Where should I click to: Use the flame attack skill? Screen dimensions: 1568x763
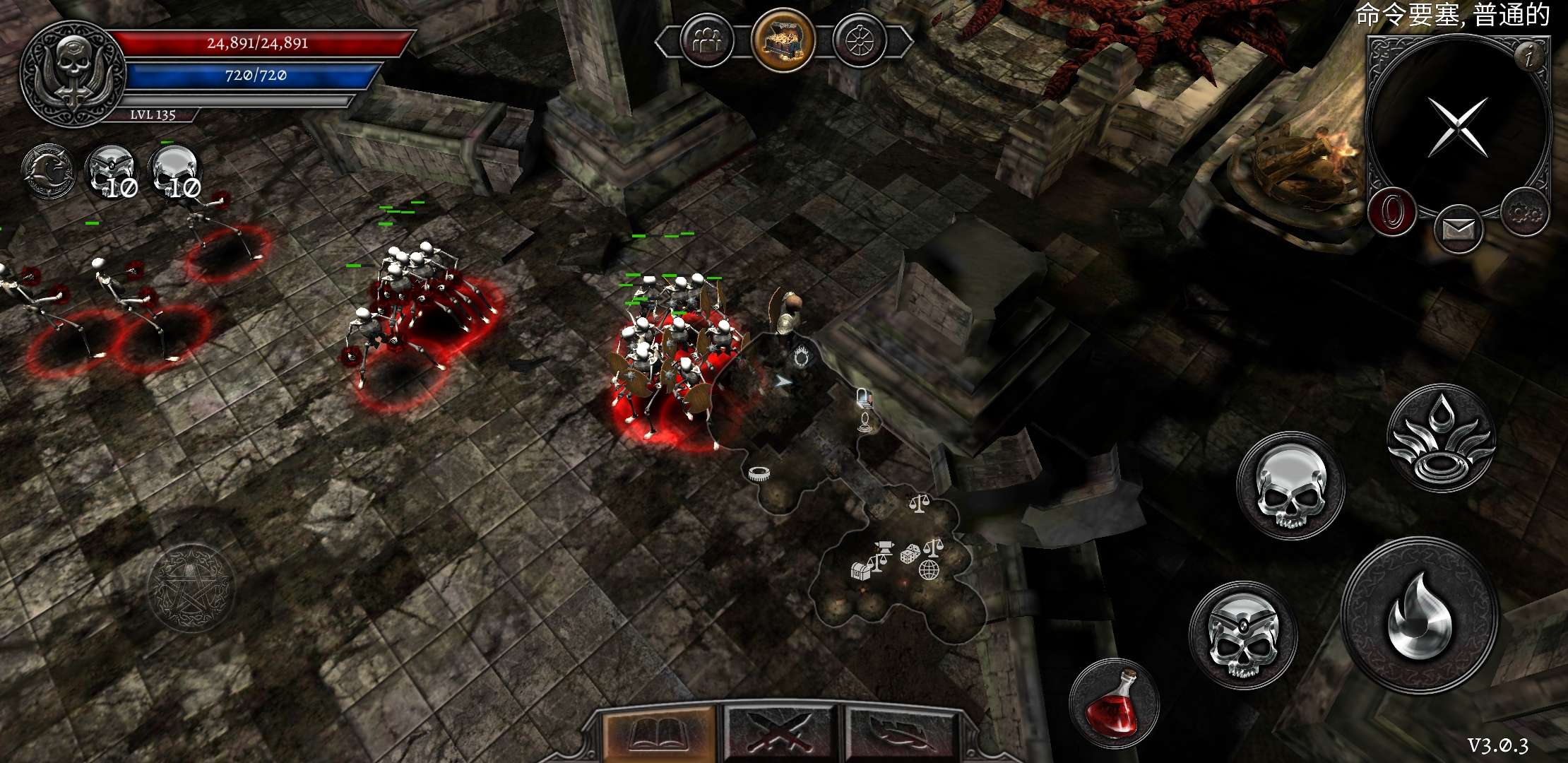coord(1420,615)
